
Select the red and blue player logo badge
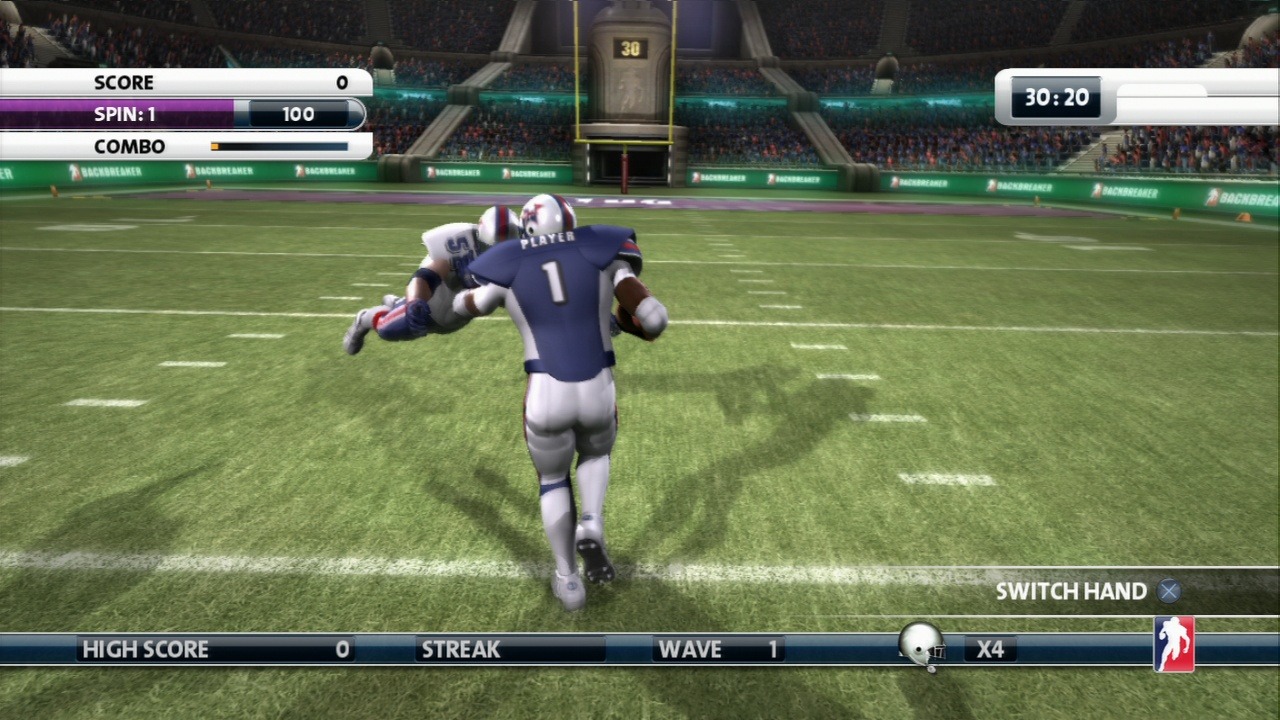1174,644
